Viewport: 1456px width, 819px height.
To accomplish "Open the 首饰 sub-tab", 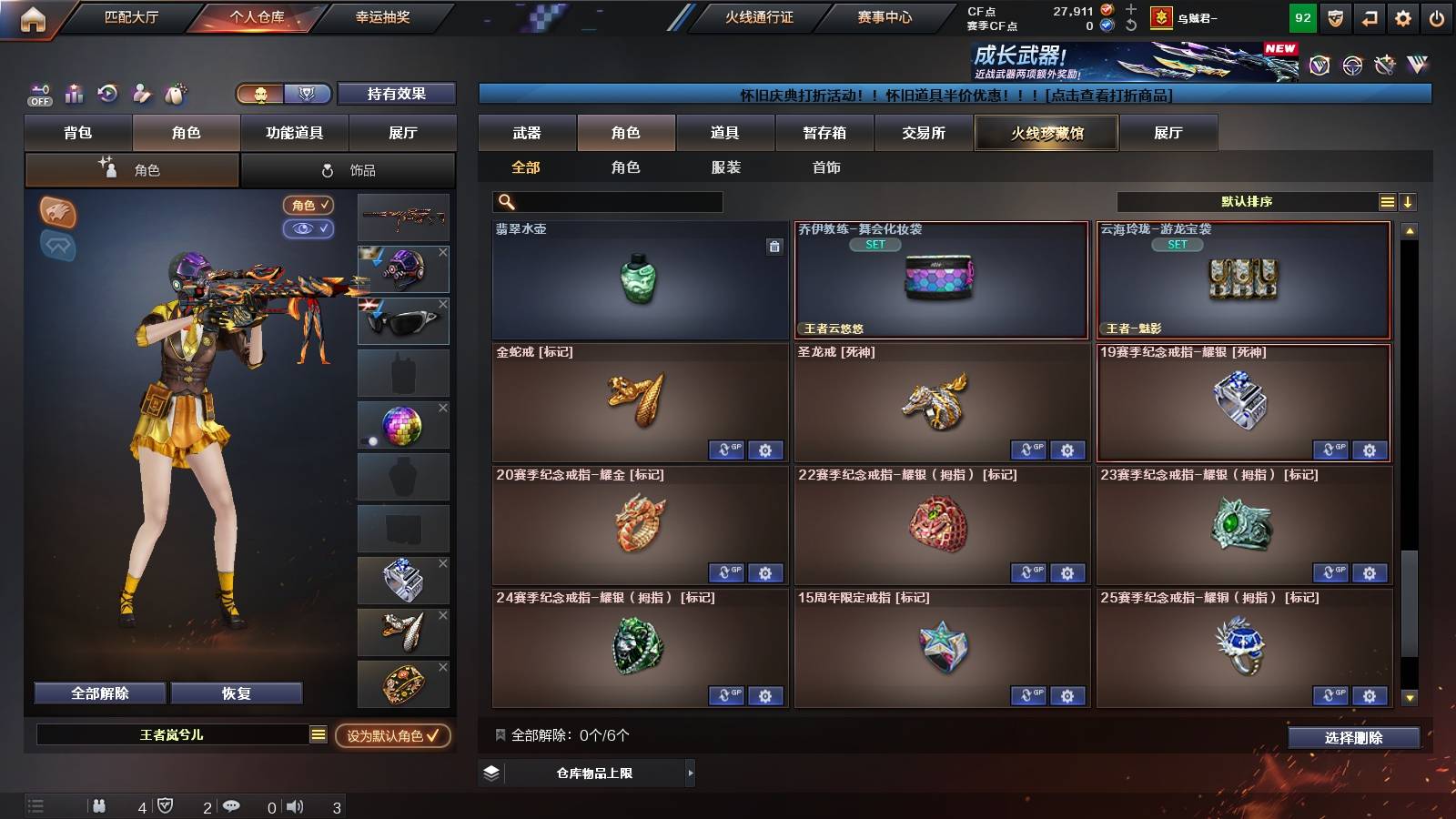I will 826,167.
